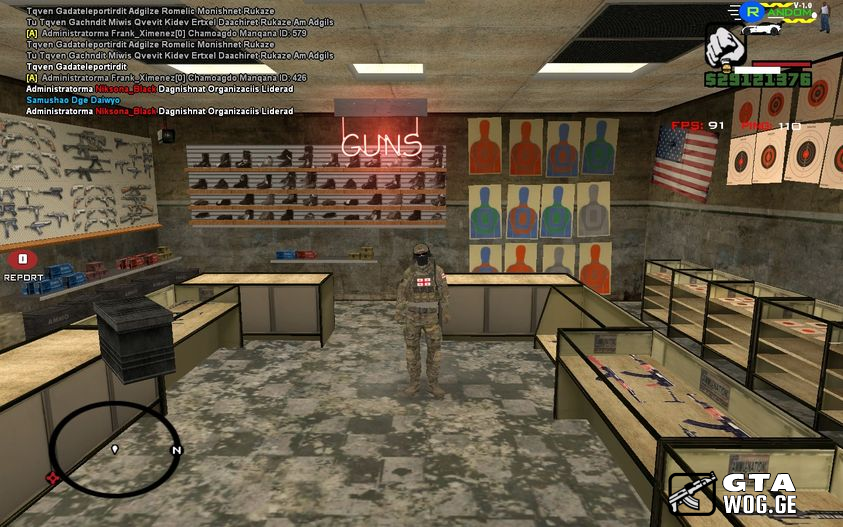Click the white sports car icon under the logo
The height and width of the screenshot is (527, 843).
coord(763,28)
